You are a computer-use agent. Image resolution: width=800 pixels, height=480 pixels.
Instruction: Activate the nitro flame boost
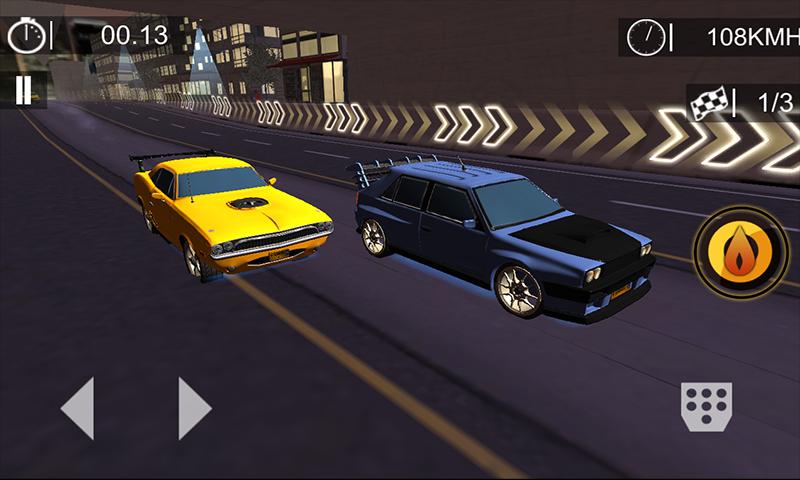coord(741,253)
